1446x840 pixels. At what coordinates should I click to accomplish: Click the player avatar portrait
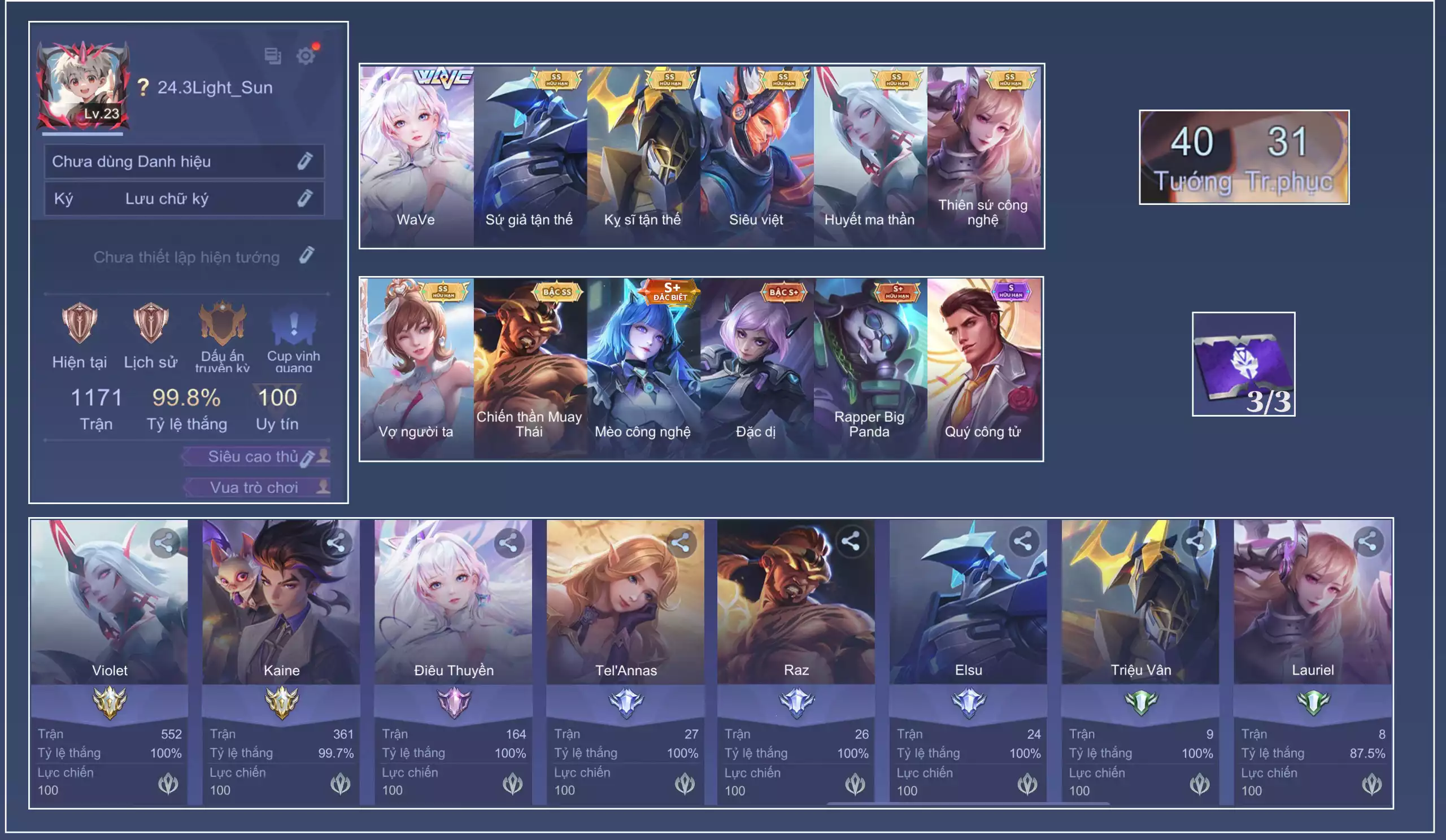[83, 85]
